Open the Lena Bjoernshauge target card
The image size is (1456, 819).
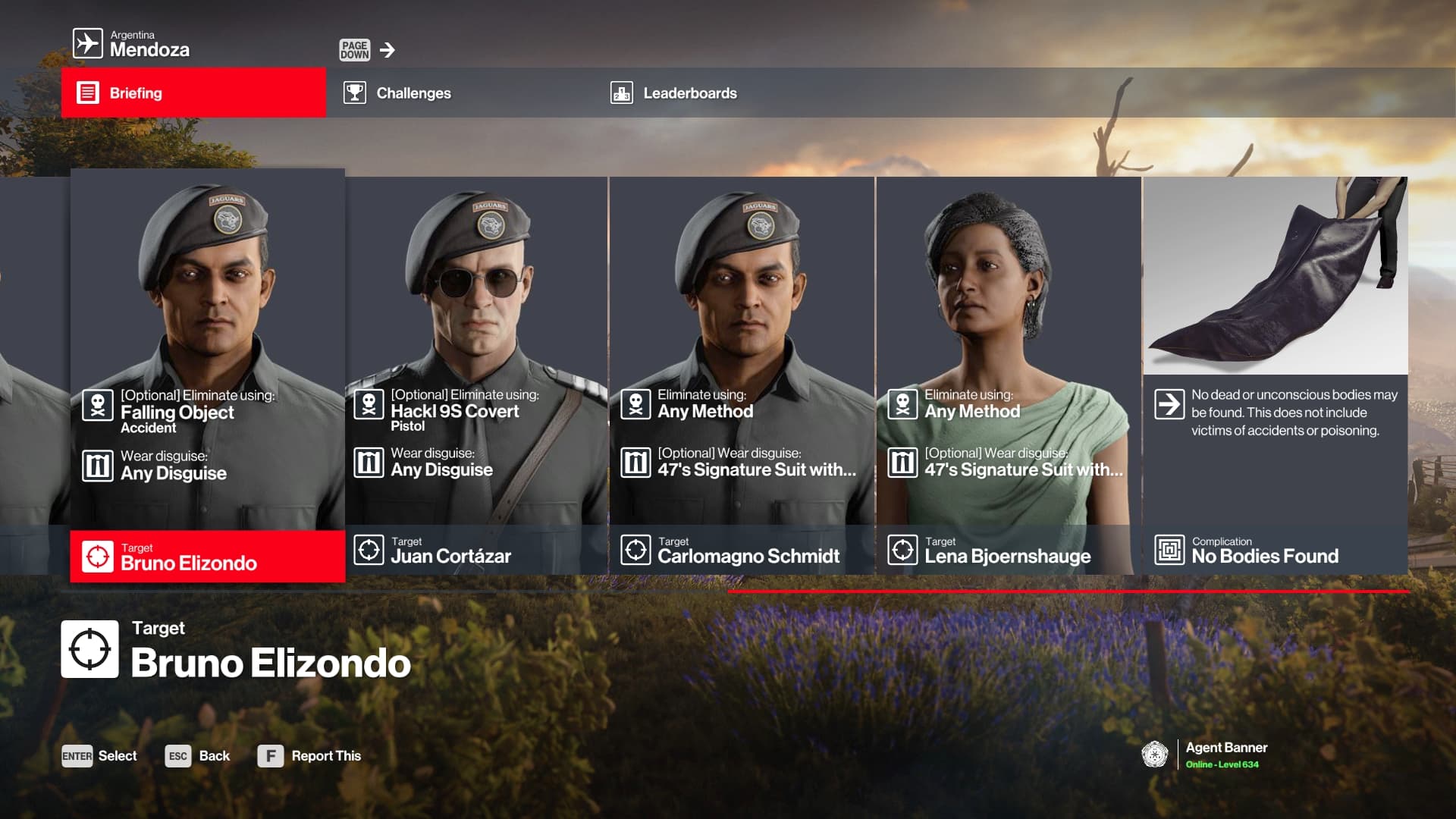coord(1009,375)
